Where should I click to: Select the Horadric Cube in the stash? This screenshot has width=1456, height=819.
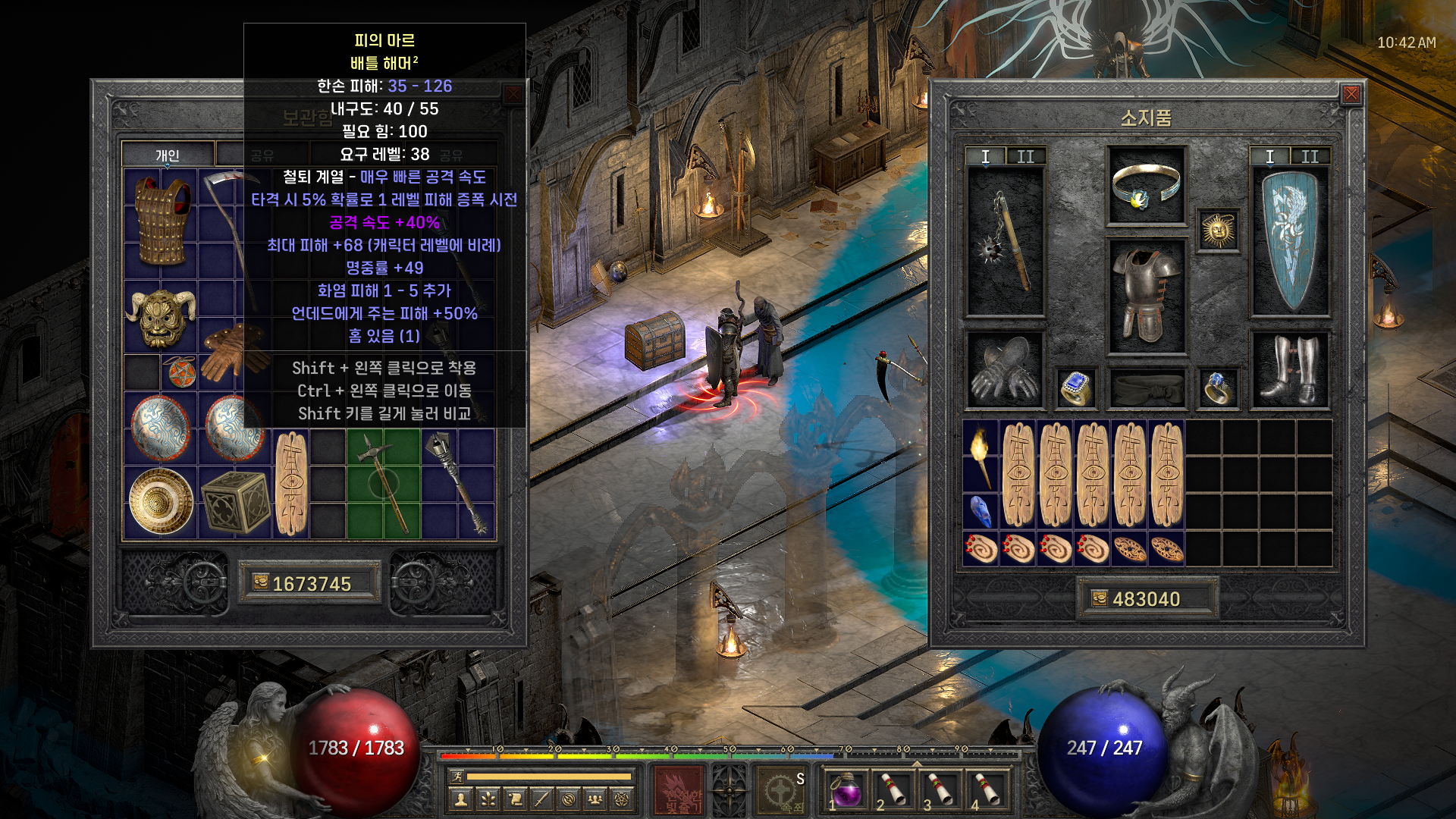click(x=236, y=501)
